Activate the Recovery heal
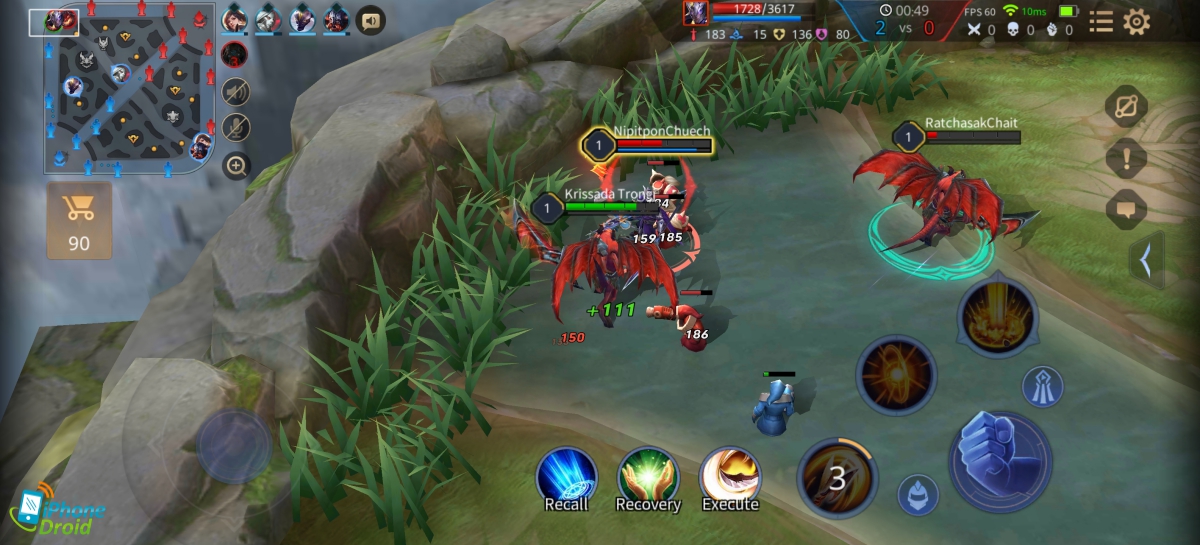Screen dimensions: 1200x545 [648, 478]
